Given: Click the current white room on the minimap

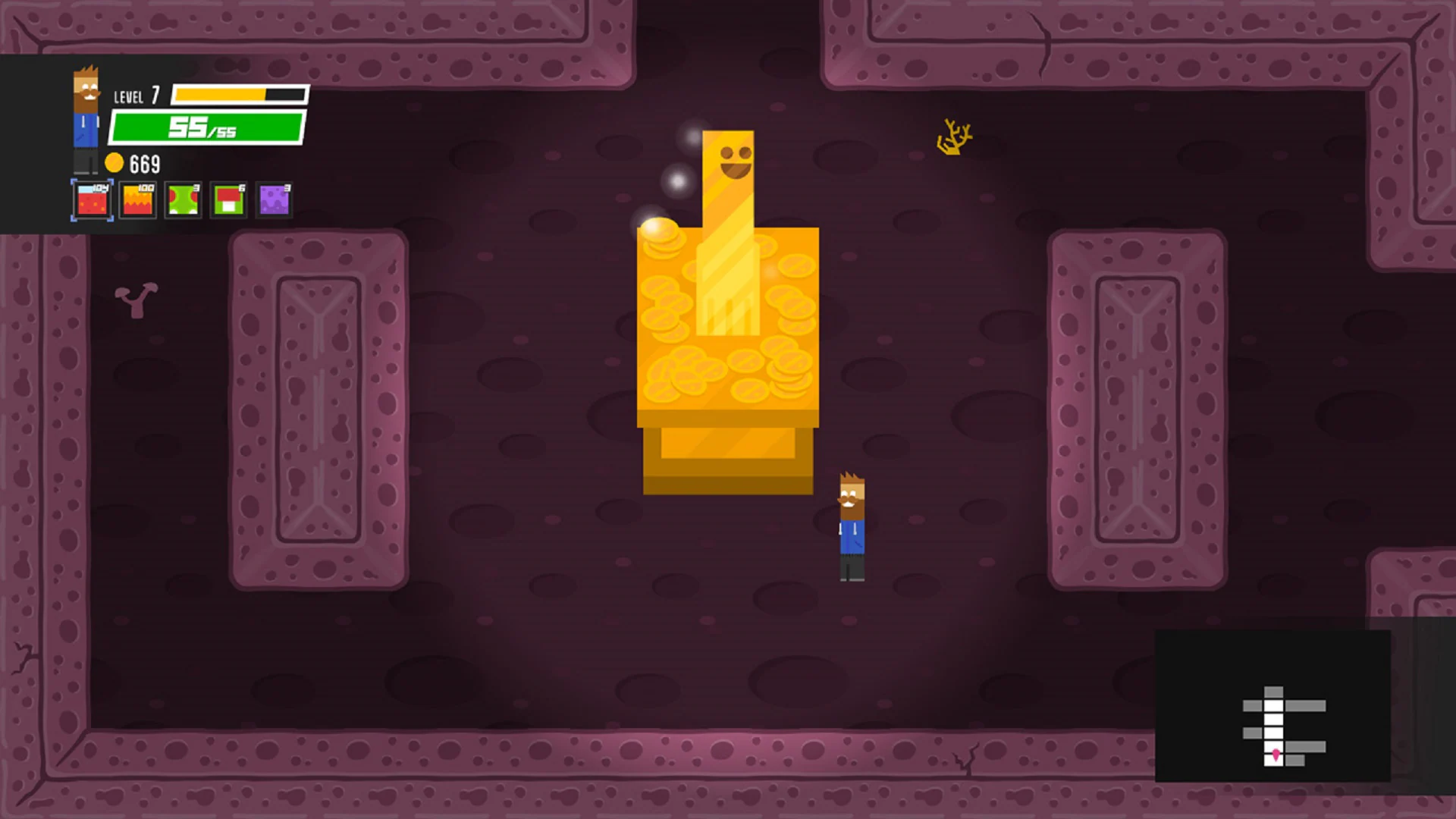Looking at the screenshot, I should coord(1274,761).
